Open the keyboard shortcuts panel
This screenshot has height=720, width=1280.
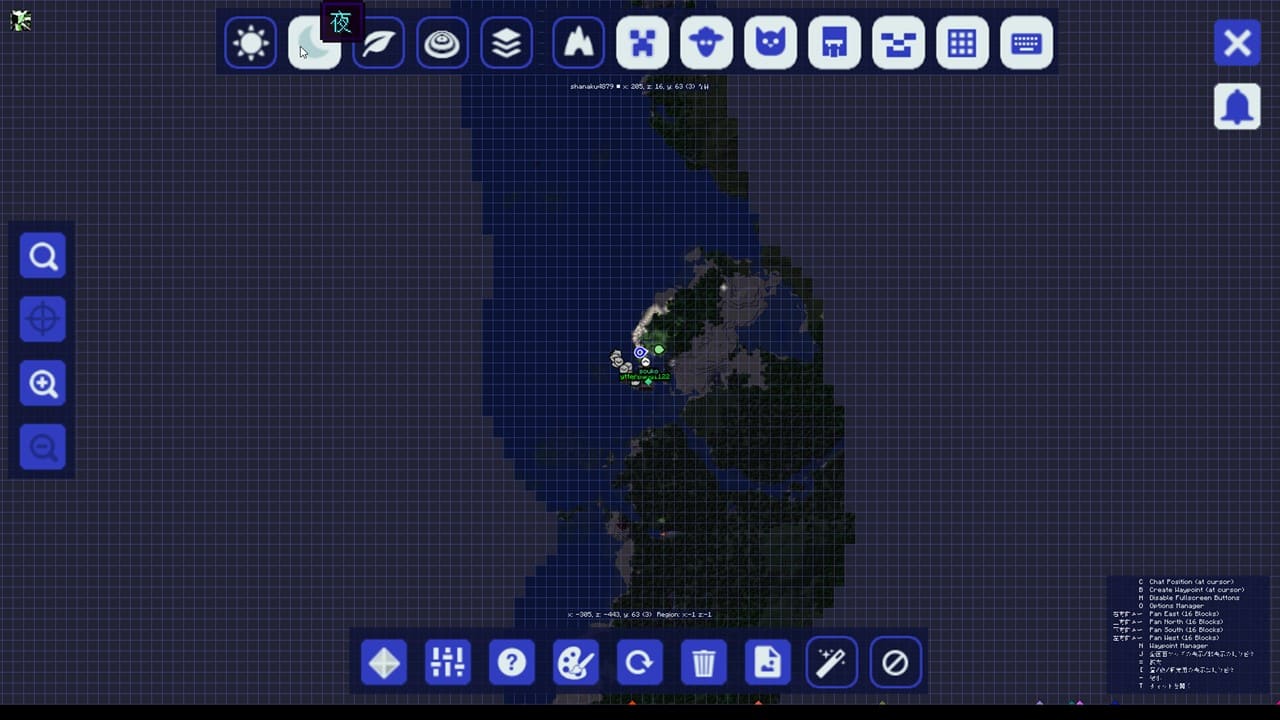1026,43
